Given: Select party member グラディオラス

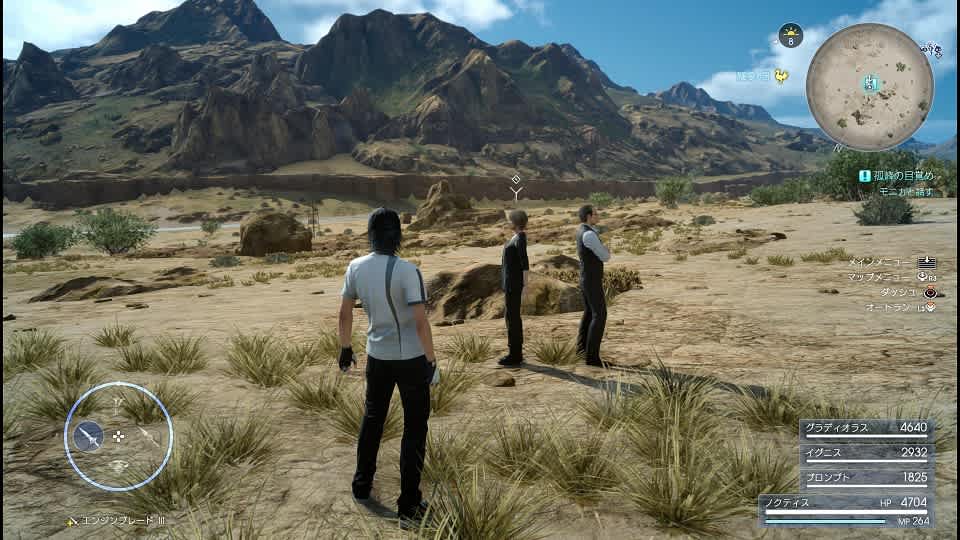Looking at the screenshot, I should (x=867, y=428).
